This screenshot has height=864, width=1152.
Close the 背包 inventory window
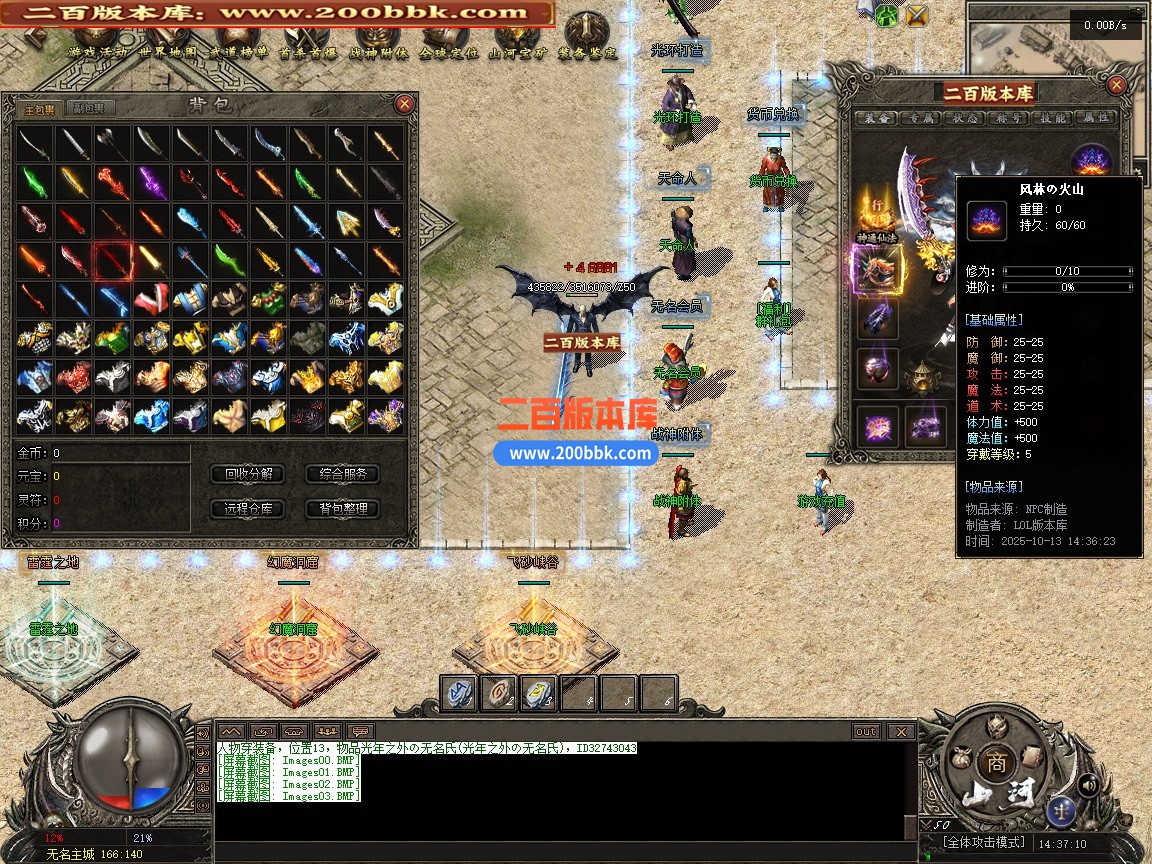(404, 103)
